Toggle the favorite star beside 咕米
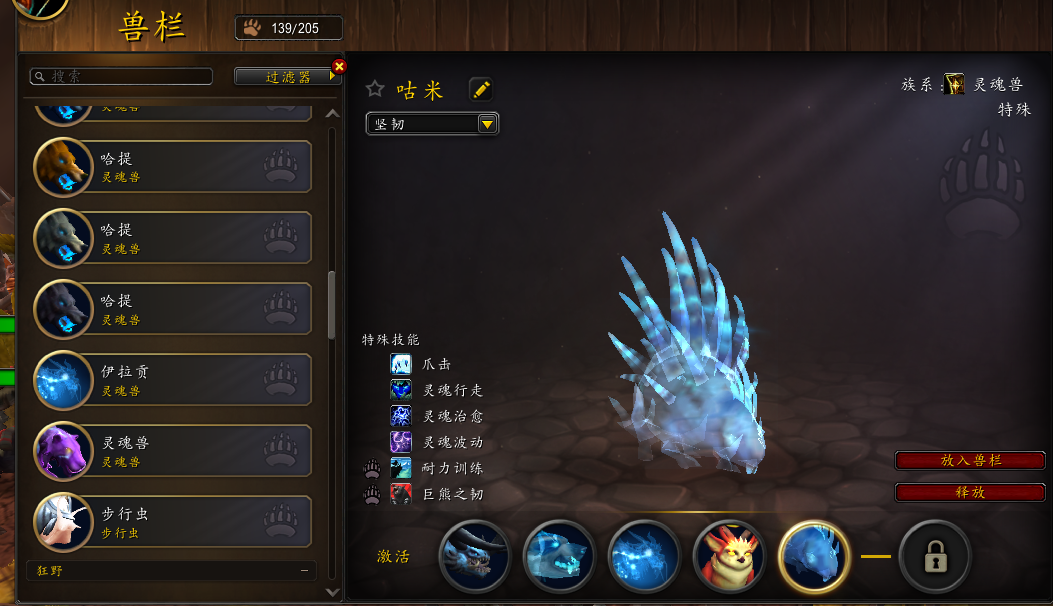1053x606 pixels. point(375,89)
